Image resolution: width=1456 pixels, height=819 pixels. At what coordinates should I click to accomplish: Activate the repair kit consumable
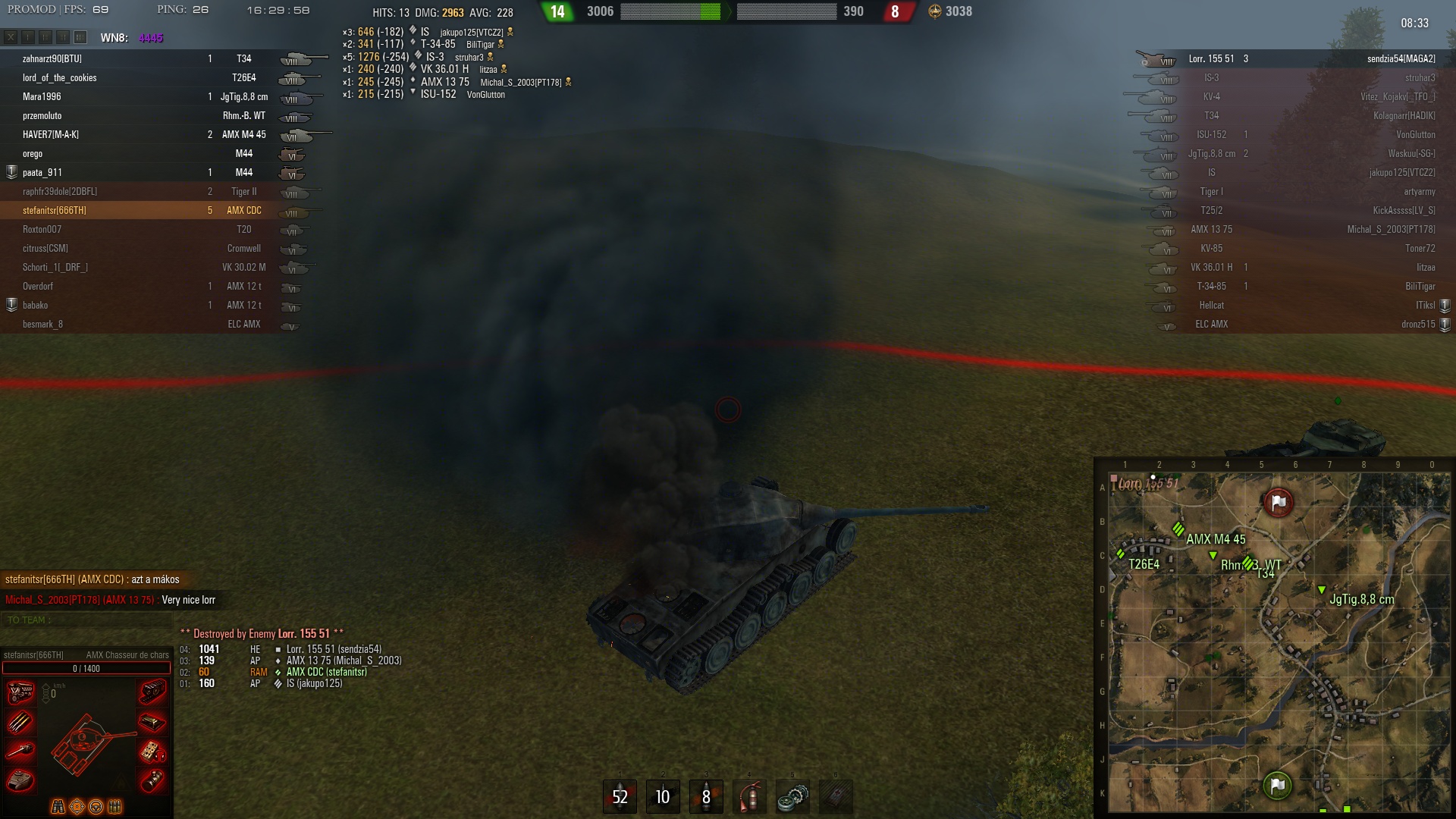pyautogui.click(x=792, y=796)
